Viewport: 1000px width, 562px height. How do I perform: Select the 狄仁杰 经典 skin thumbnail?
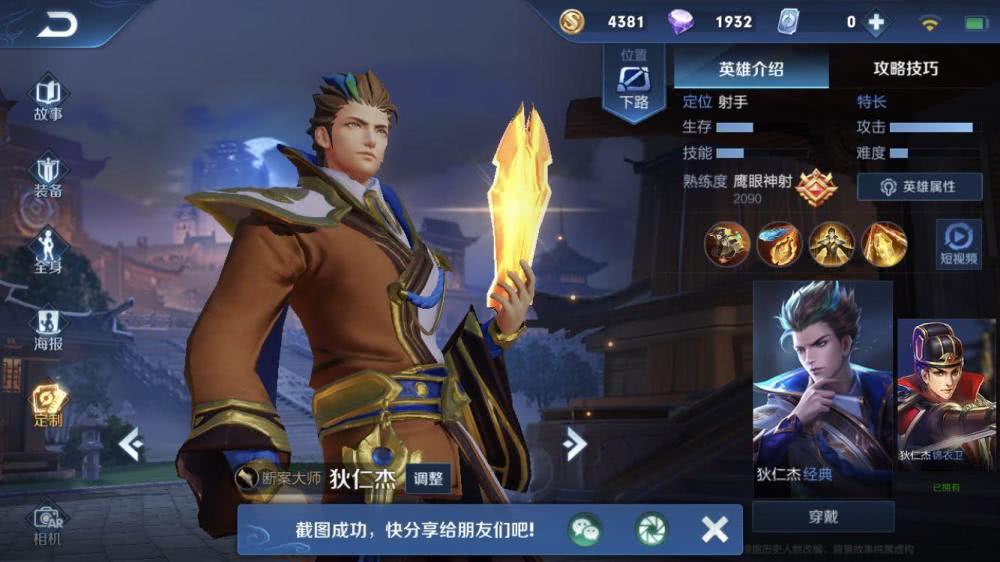tap(822, 384)
